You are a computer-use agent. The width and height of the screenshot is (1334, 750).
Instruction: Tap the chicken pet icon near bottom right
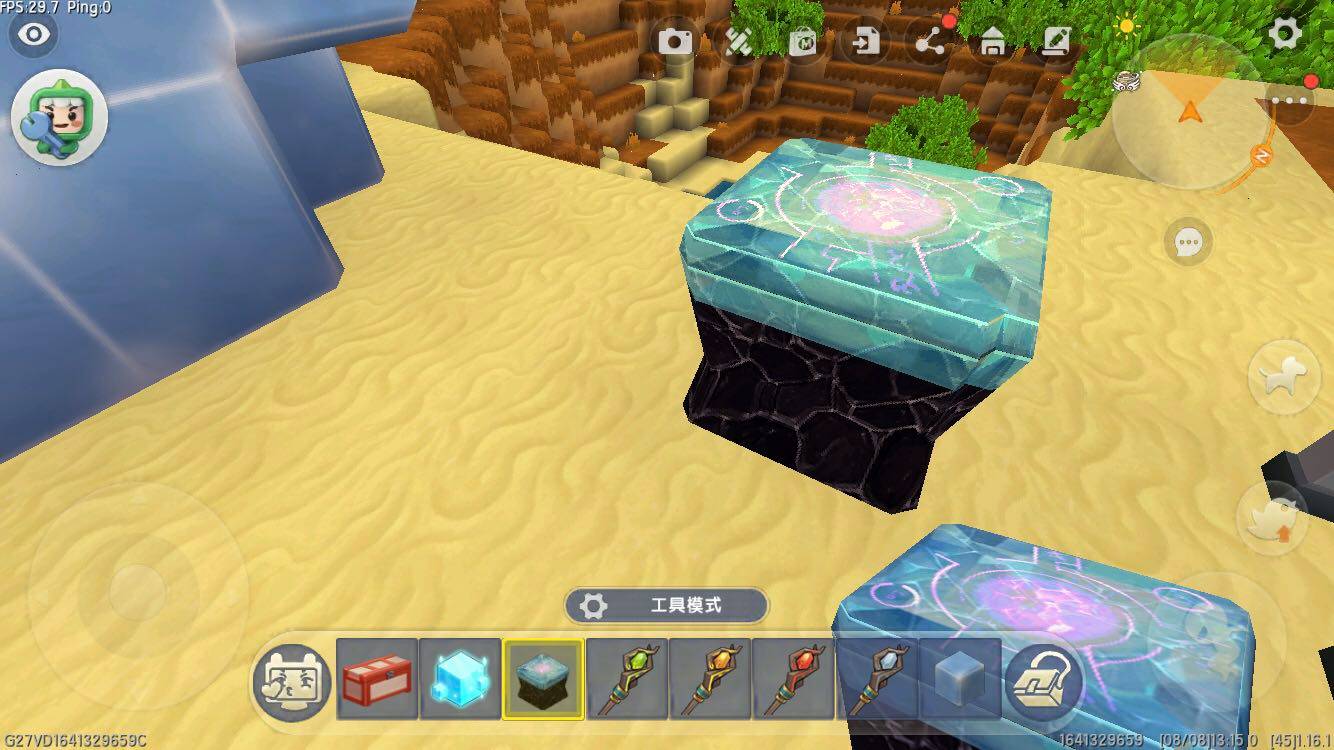pos(1272,520)
